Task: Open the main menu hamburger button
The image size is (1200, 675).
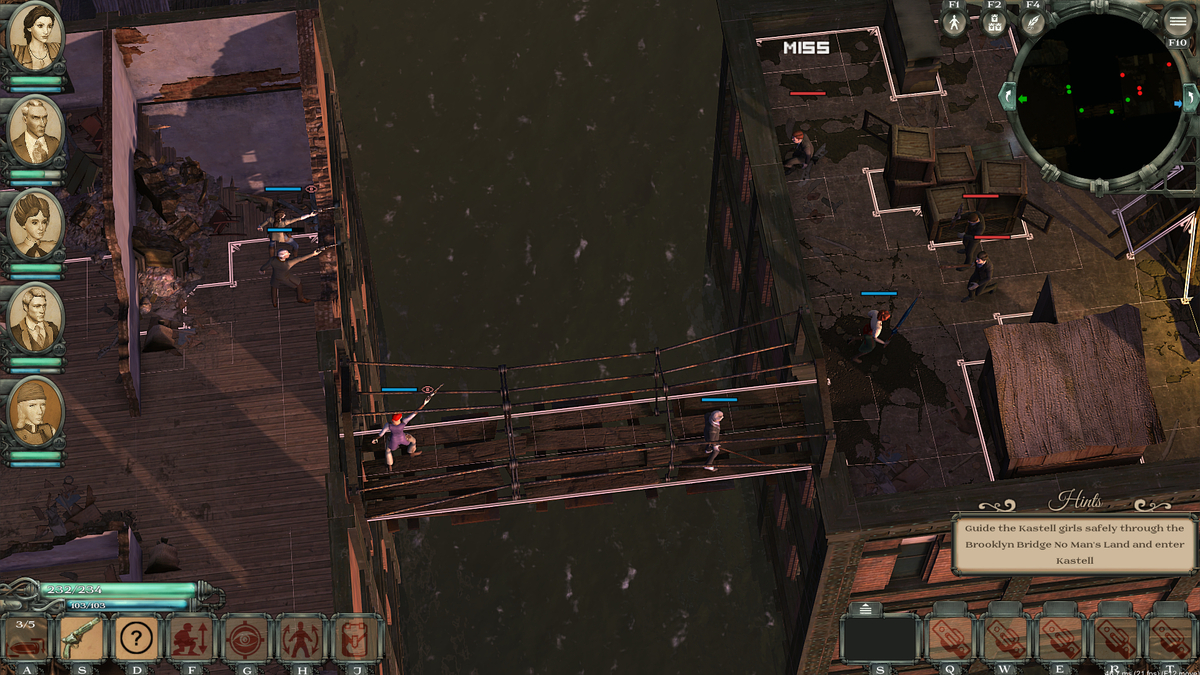Action: click(1178, 21)
